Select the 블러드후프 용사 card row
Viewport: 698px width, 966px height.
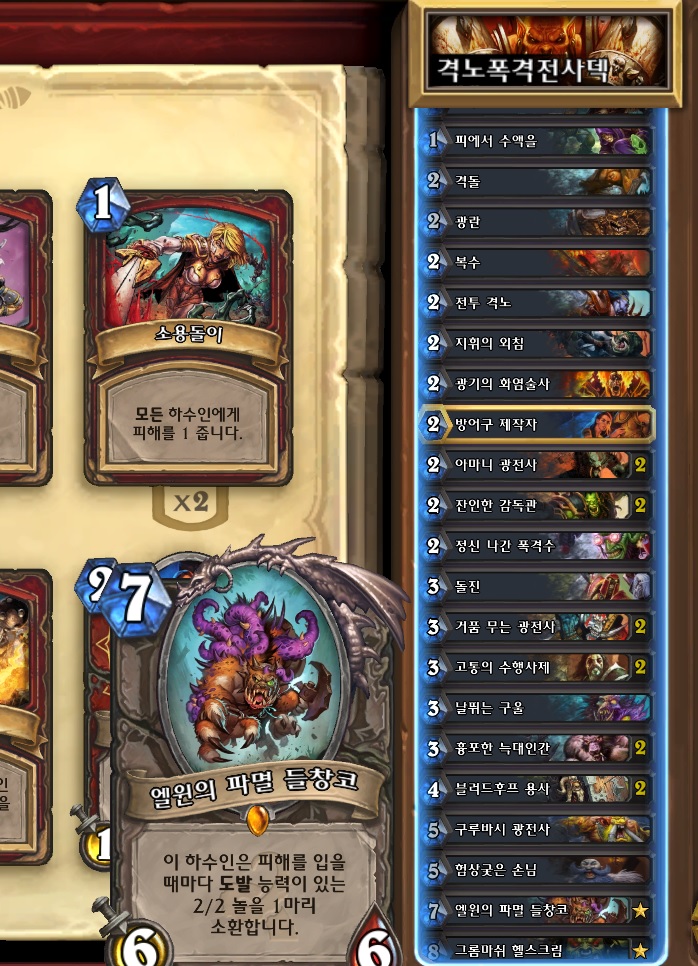click(x=538, y=789)
